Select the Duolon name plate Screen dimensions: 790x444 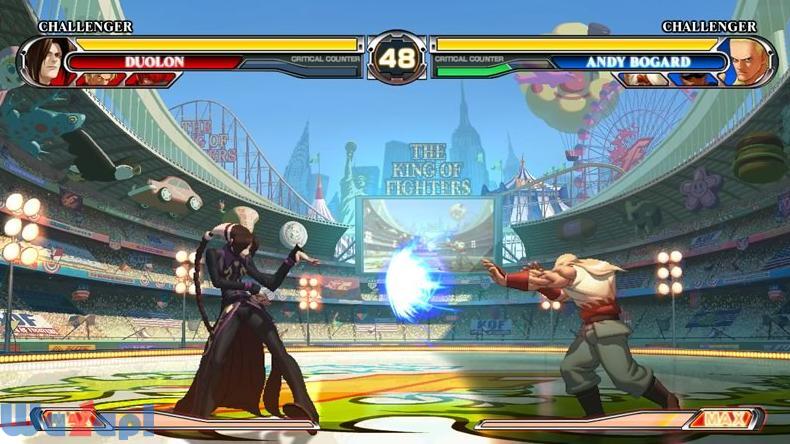154,62
